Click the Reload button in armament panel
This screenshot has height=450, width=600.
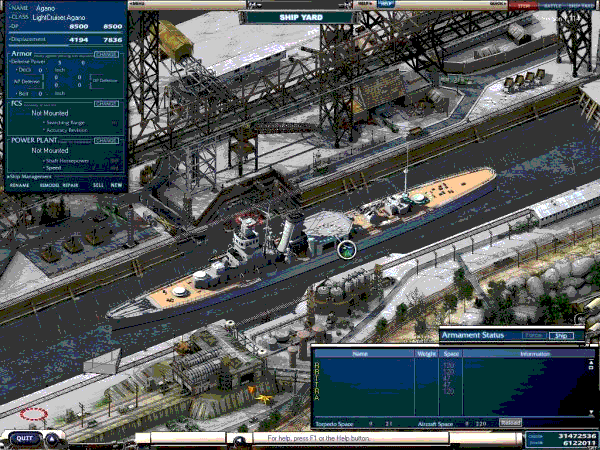click(510, 423)
